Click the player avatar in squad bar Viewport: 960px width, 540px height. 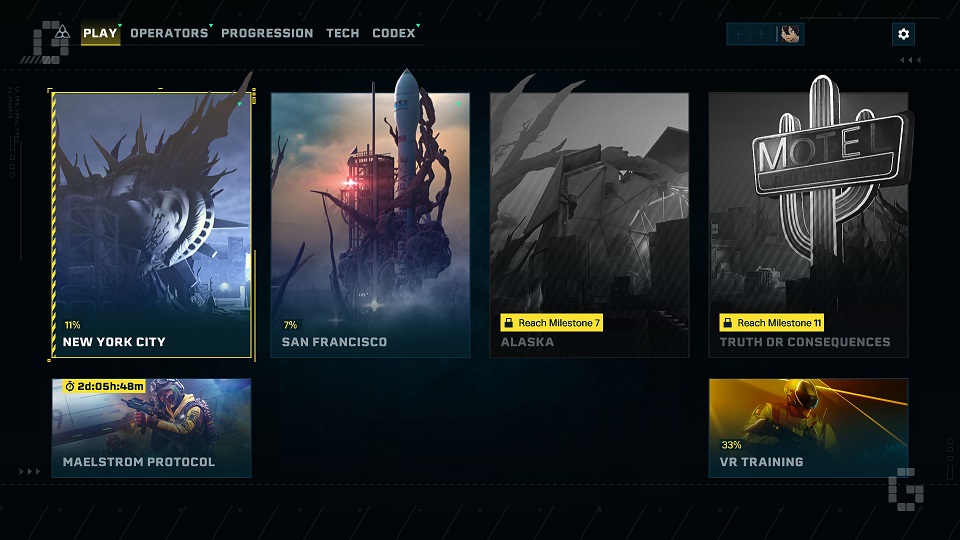pyautogui.click(x=790, y=34)
